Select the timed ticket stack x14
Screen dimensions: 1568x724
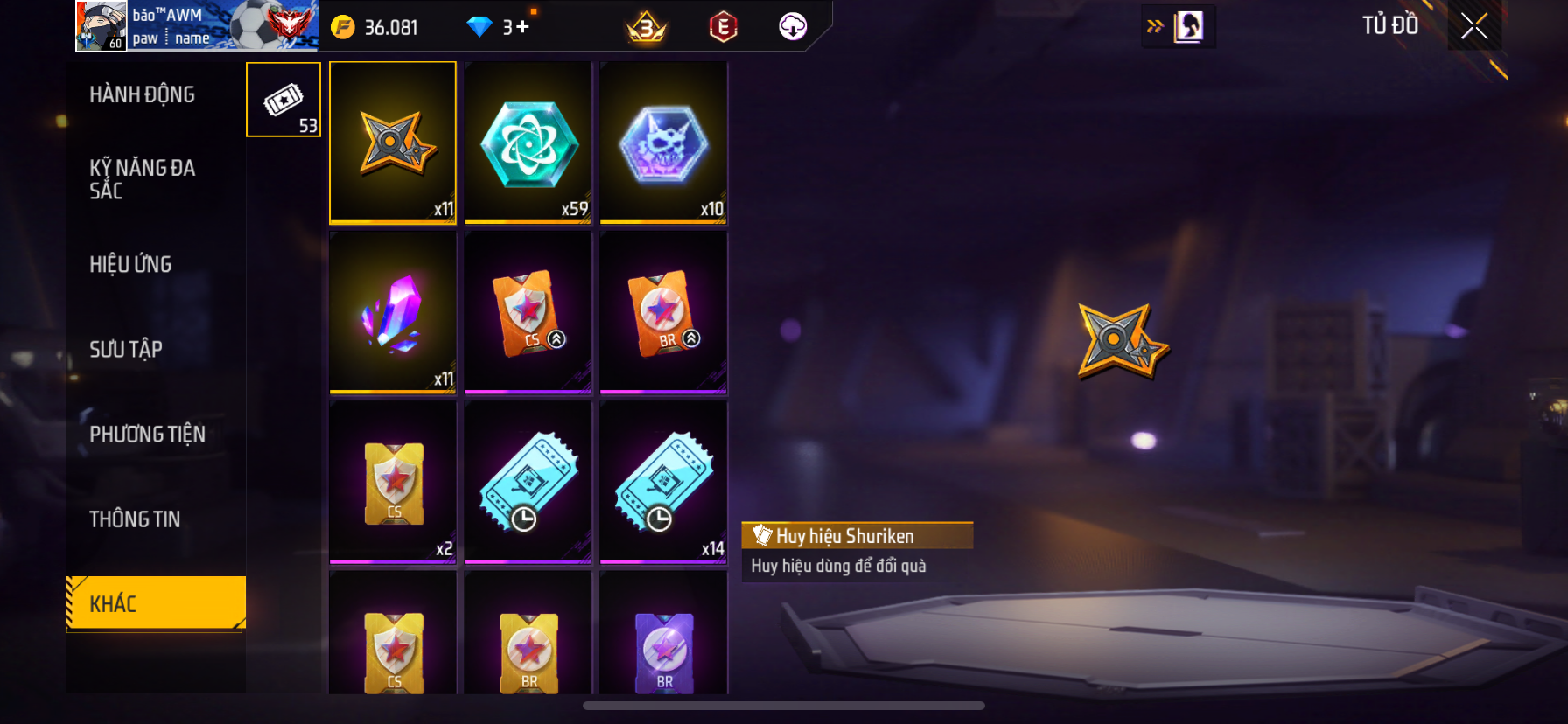tap(663, 482)
